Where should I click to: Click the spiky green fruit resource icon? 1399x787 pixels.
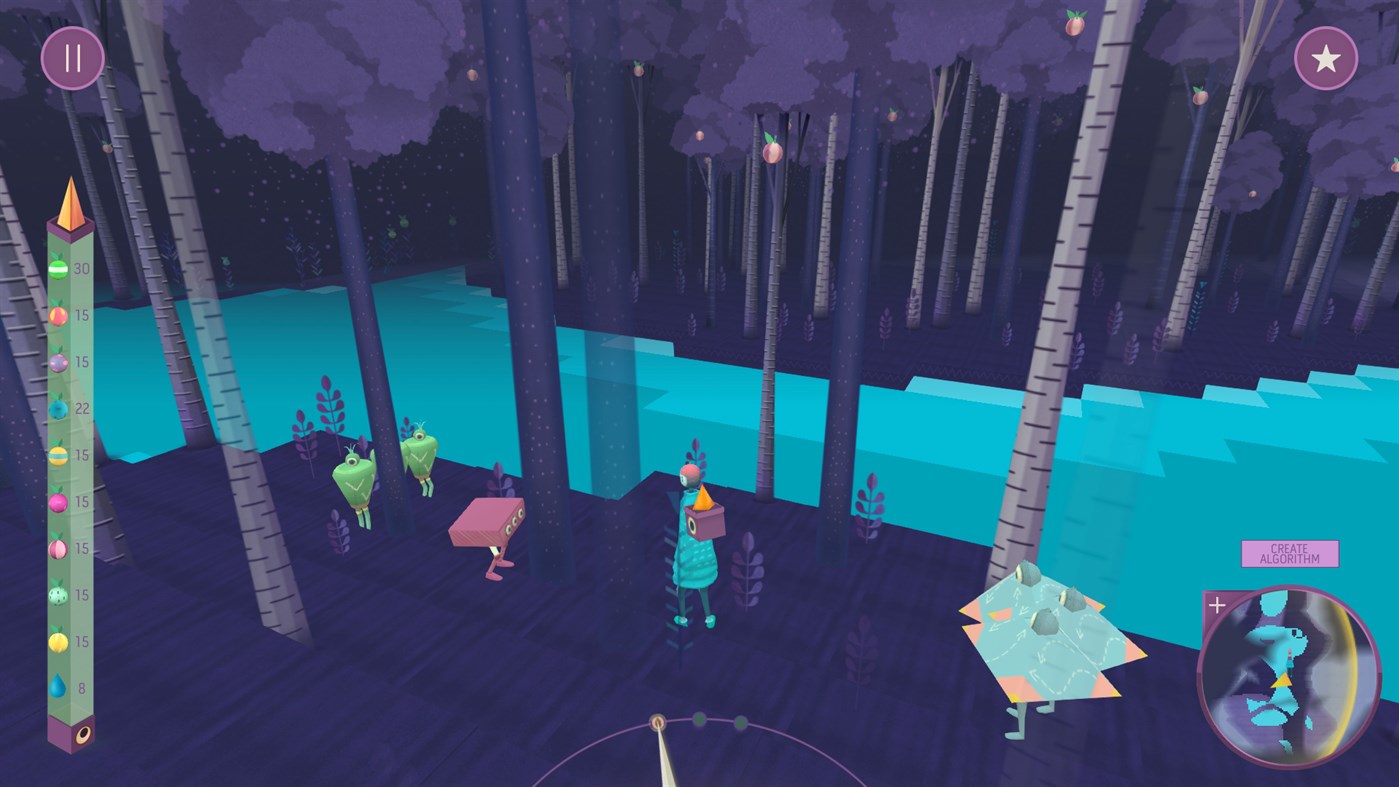[57, 594]
